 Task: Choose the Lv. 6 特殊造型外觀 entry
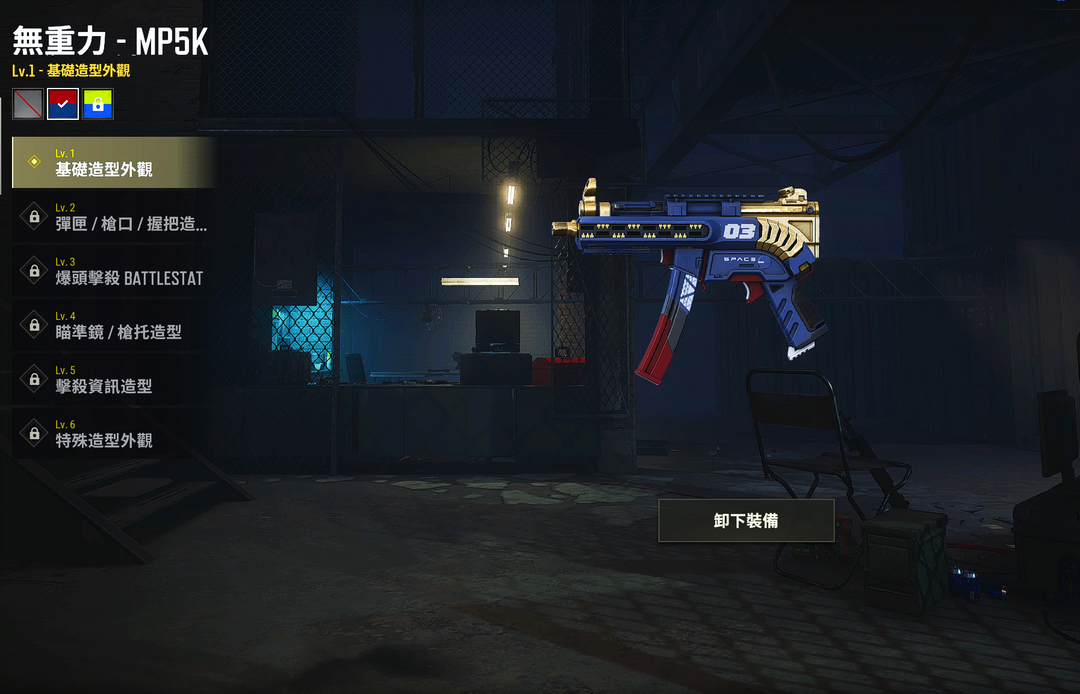[112, 433]
